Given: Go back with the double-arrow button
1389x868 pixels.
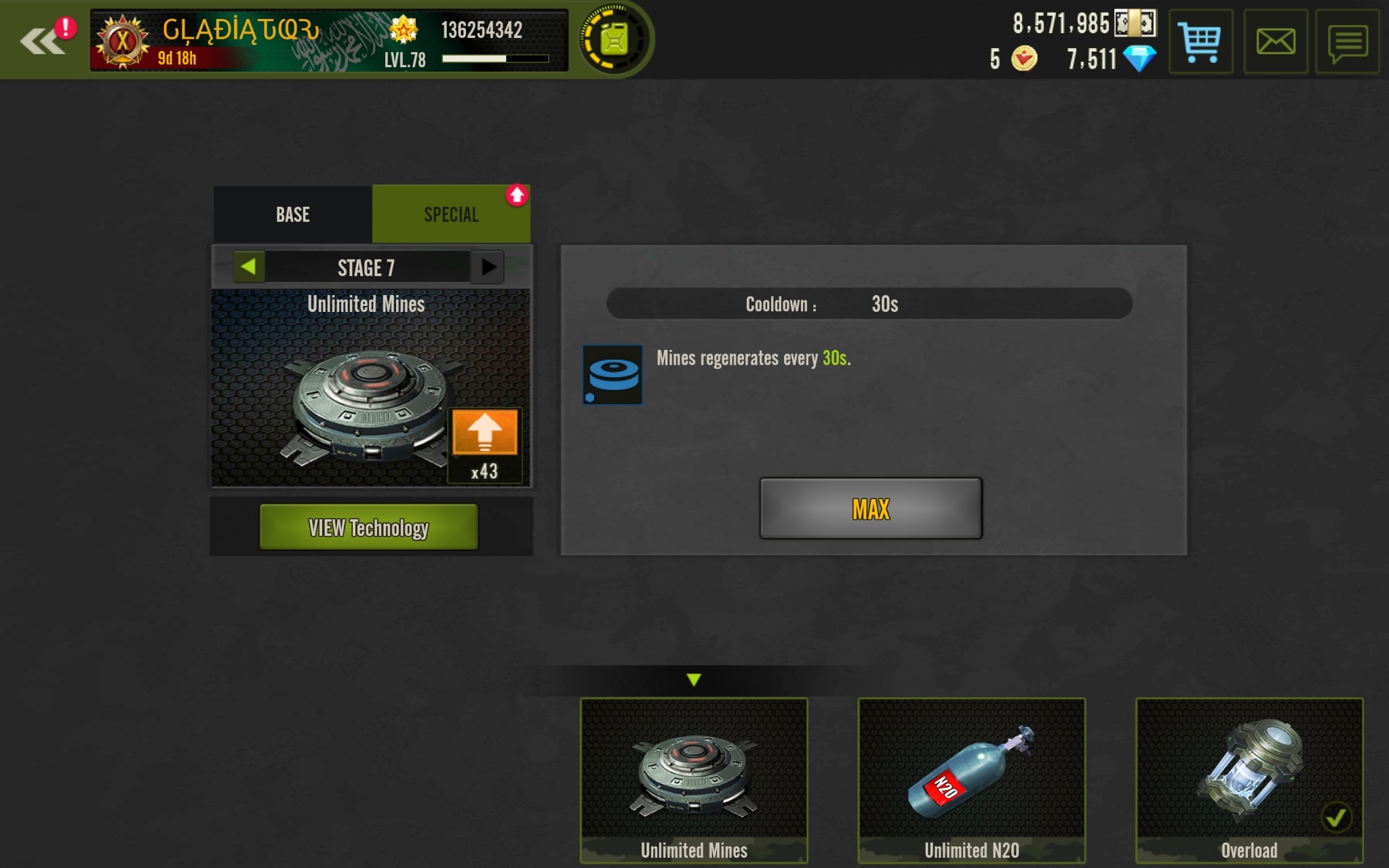Looking at the screenshot, I should (x=42, y=41).
